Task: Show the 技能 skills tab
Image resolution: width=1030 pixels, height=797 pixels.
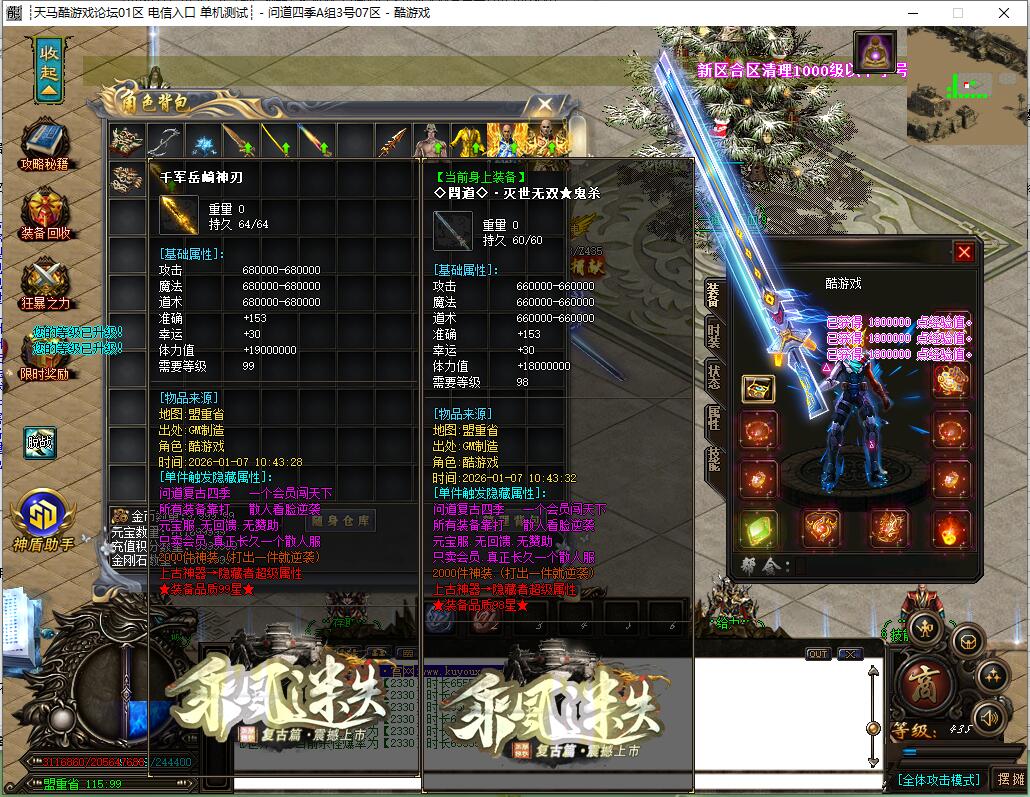Action: pos(713,460)
